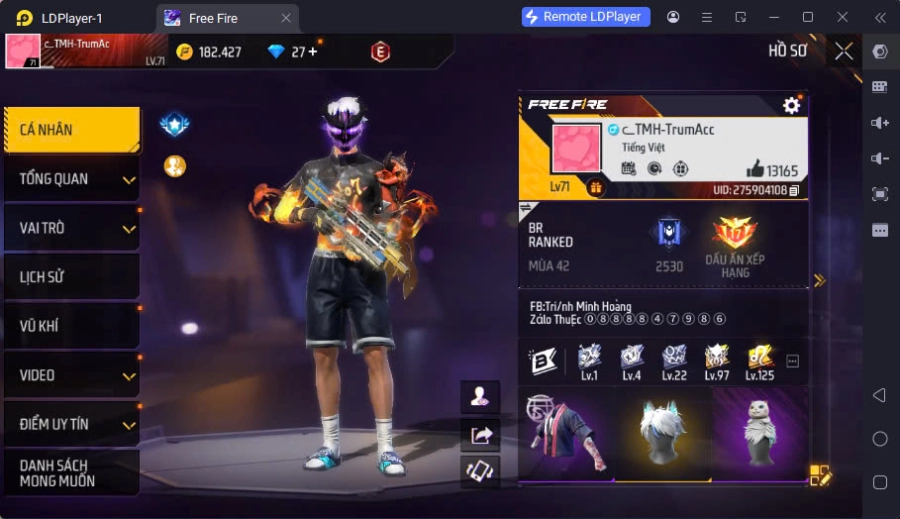Open the Video section

point(71,375)
